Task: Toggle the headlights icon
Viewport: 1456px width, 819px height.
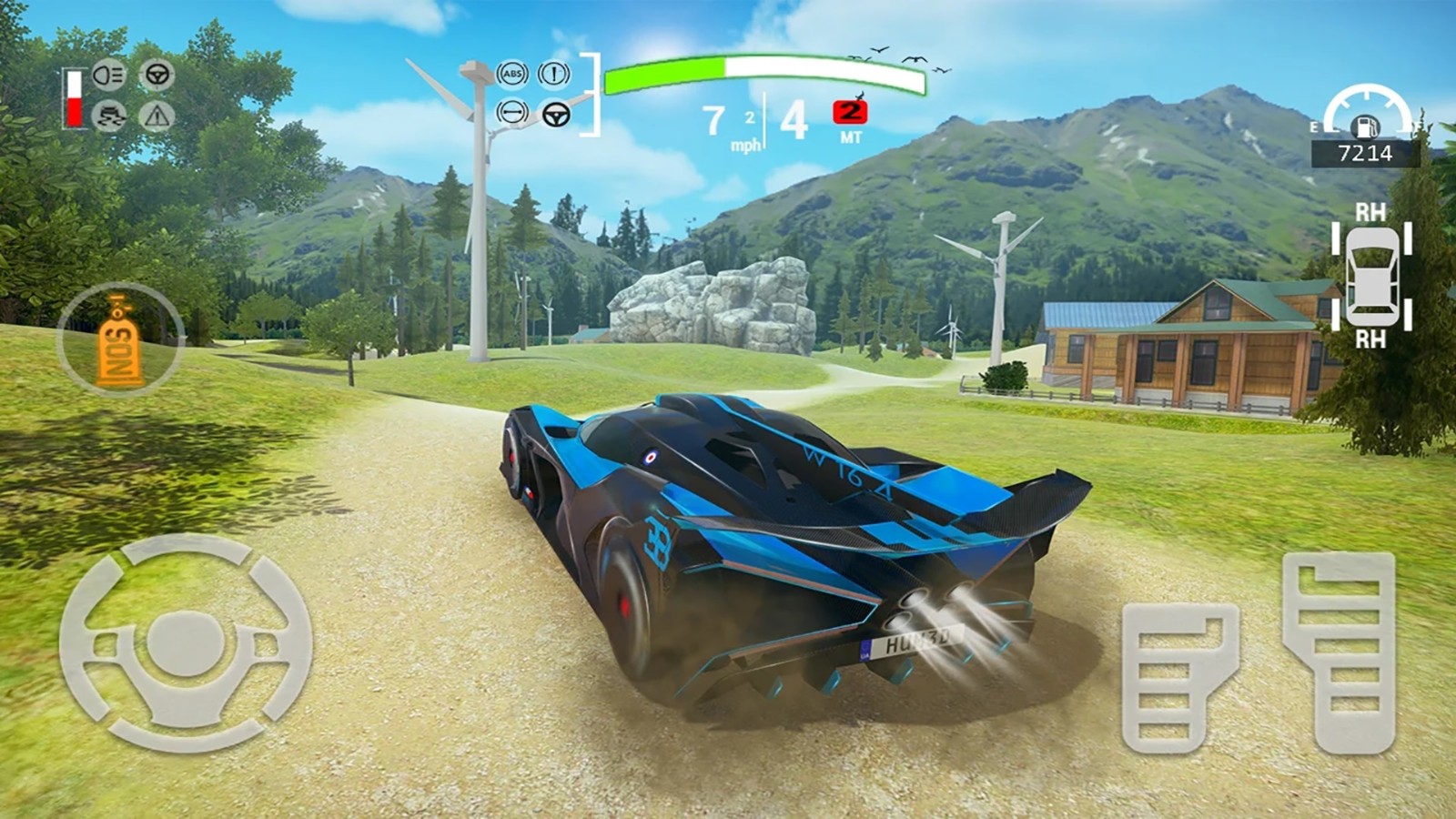Action: pyautogui.click(x=109, y=75)
